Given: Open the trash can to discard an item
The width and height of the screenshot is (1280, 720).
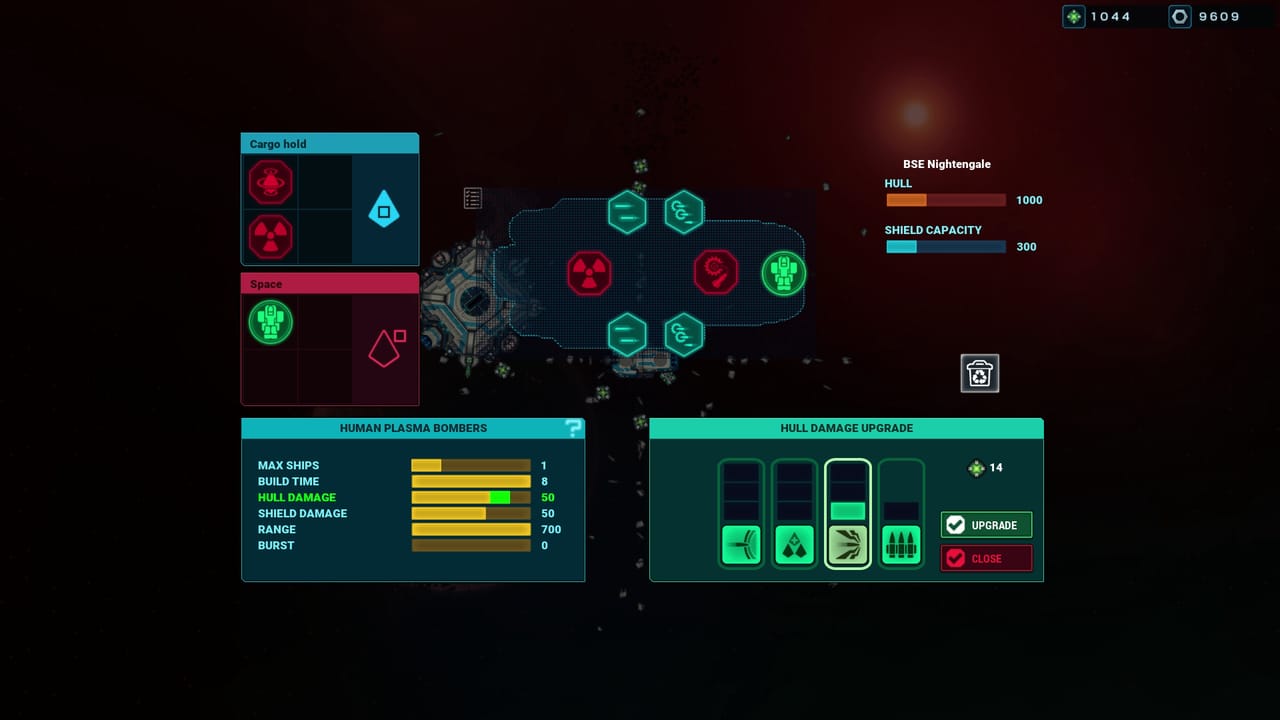Looking at the screenshot, I should (979, 372).
